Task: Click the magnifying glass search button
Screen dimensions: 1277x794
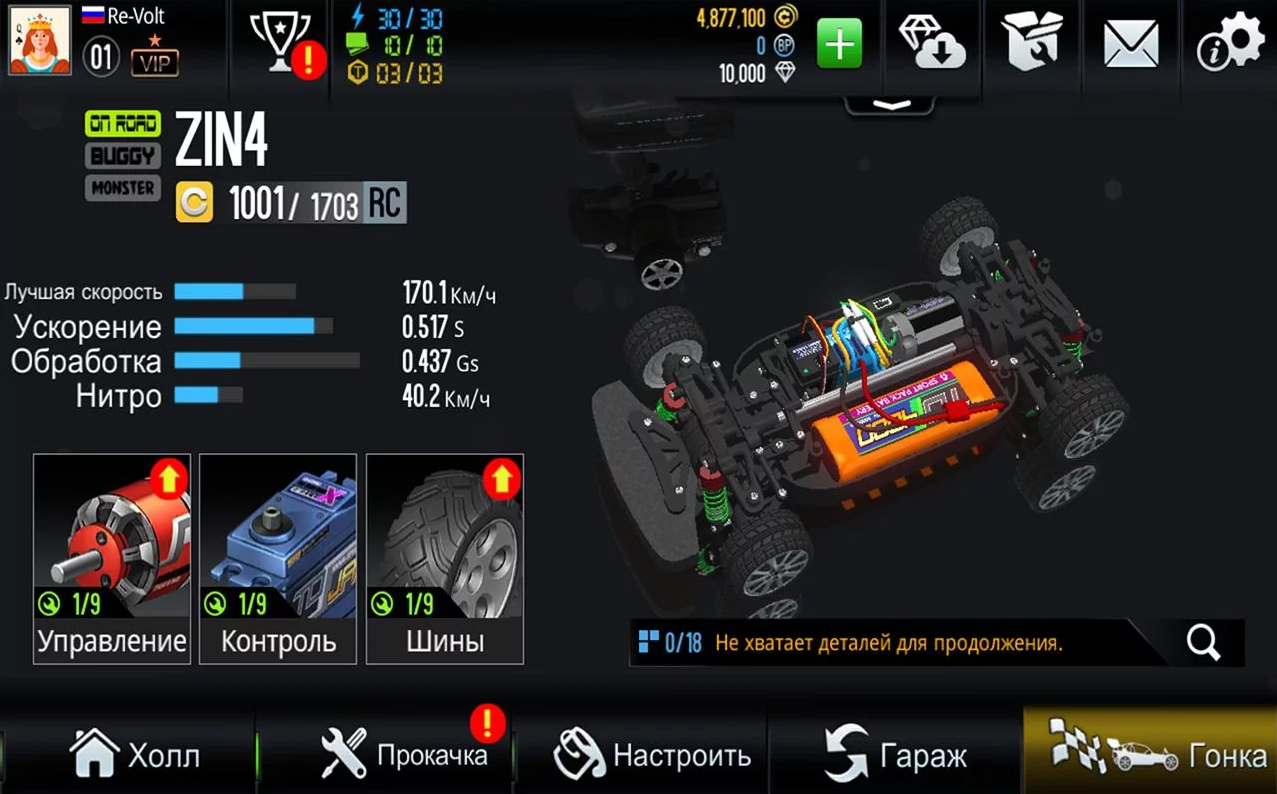Action: coord(1203,643)
